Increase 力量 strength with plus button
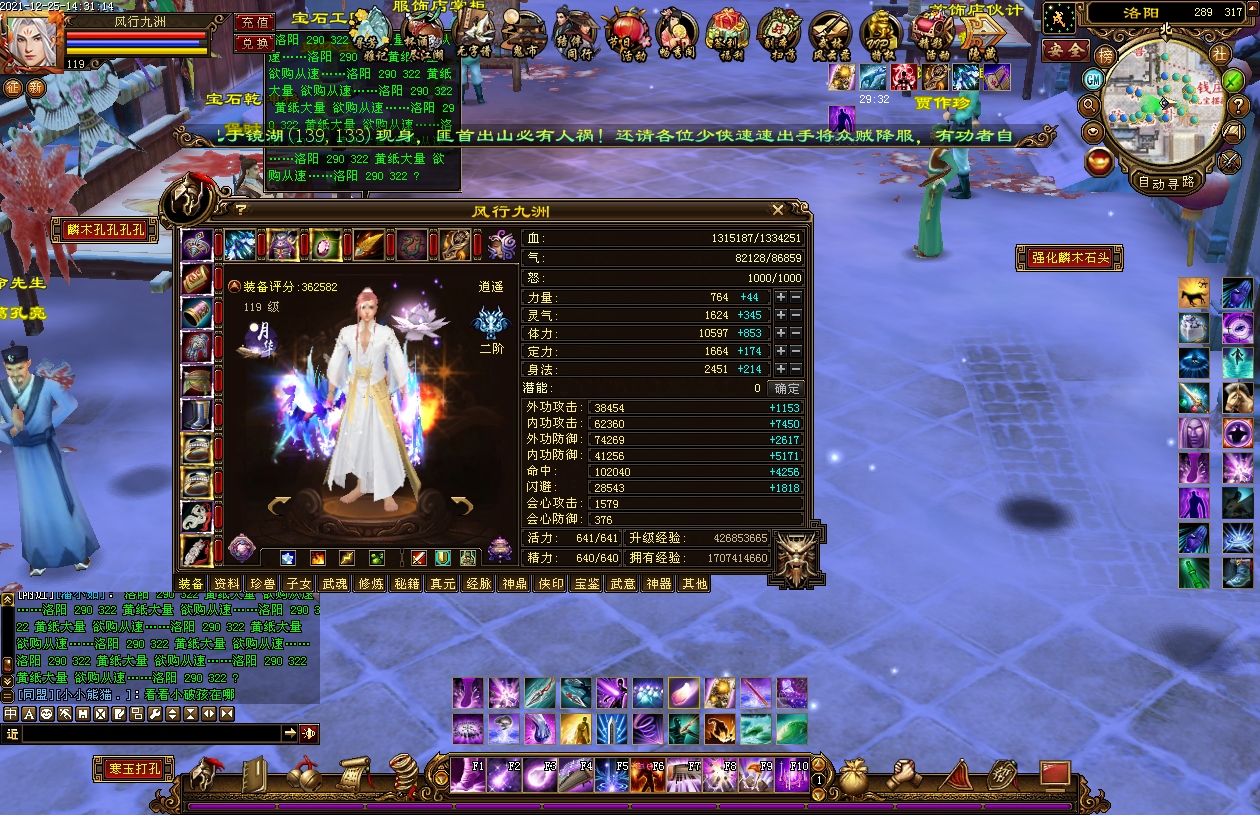The image size is (1260, 815). coord(780,298)
